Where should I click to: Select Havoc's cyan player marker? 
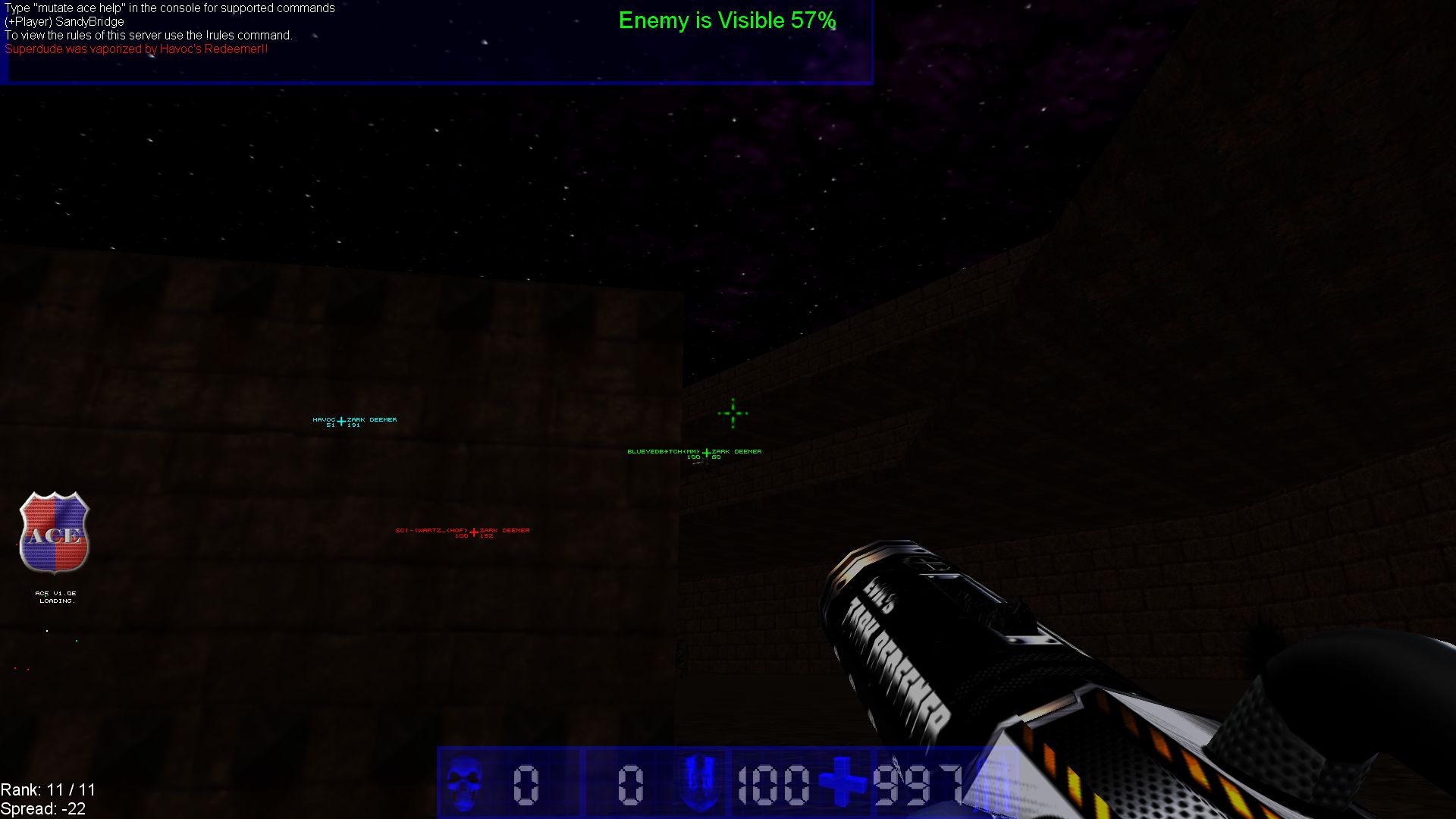point(341,422)
